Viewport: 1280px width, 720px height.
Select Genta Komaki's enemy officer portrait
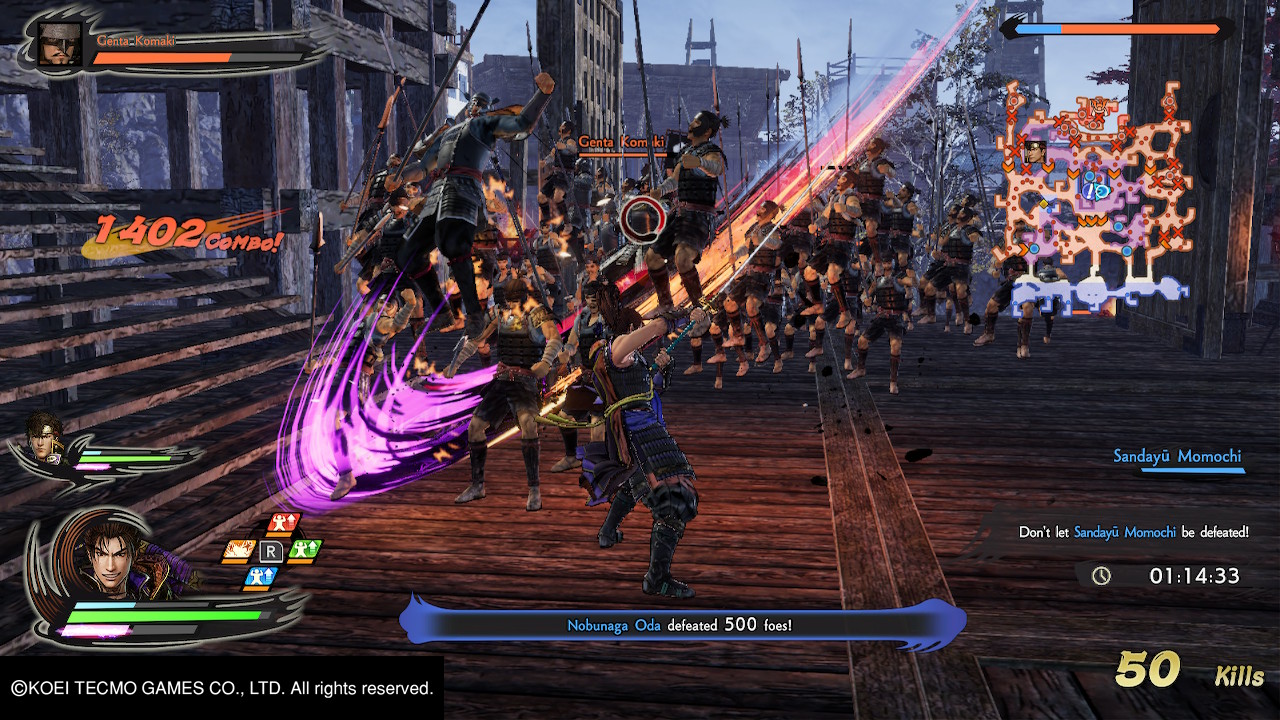click(60, 45)
